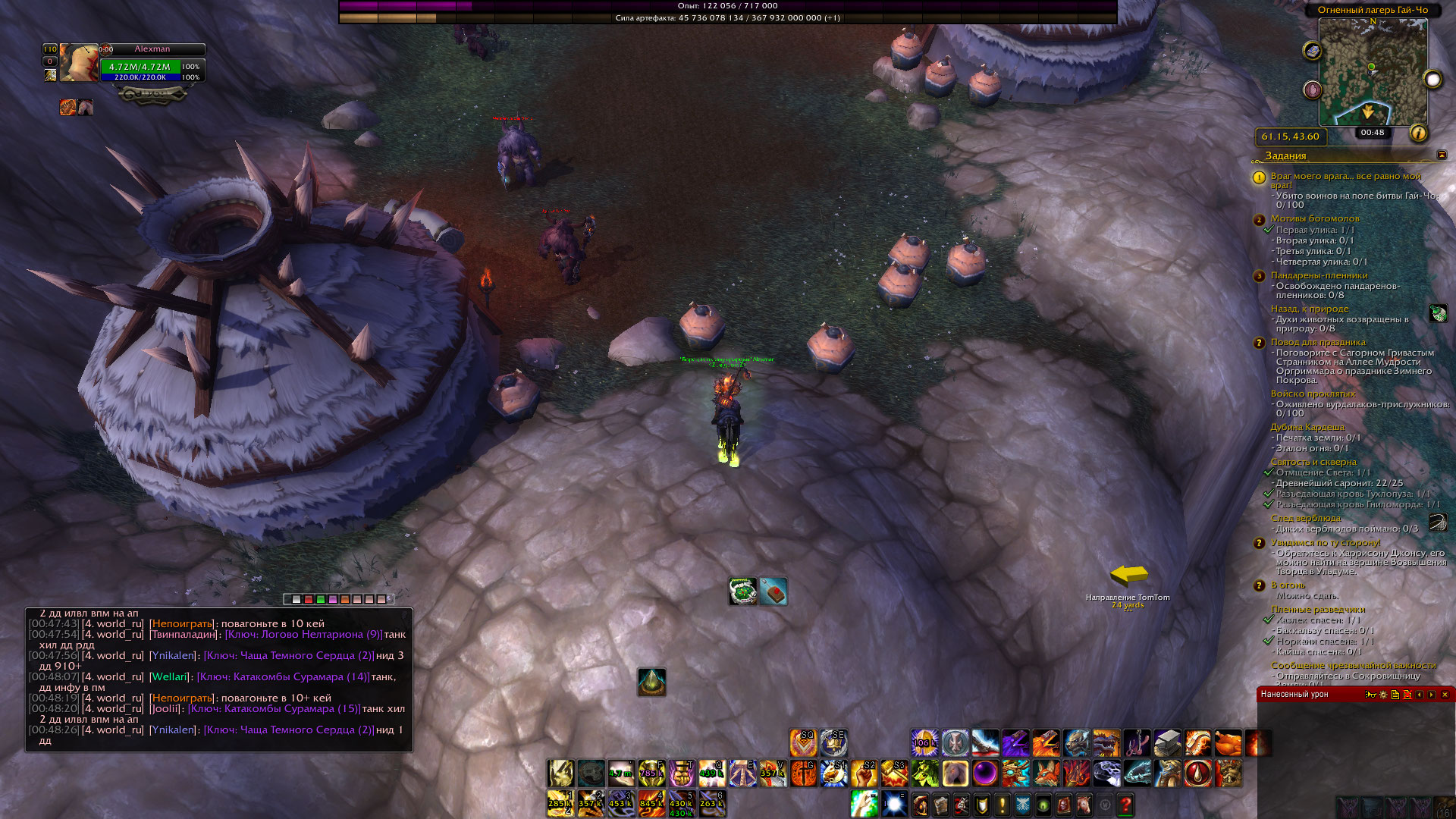
Task: Click the green turtle extra action button
Action: tap(742, 591)
